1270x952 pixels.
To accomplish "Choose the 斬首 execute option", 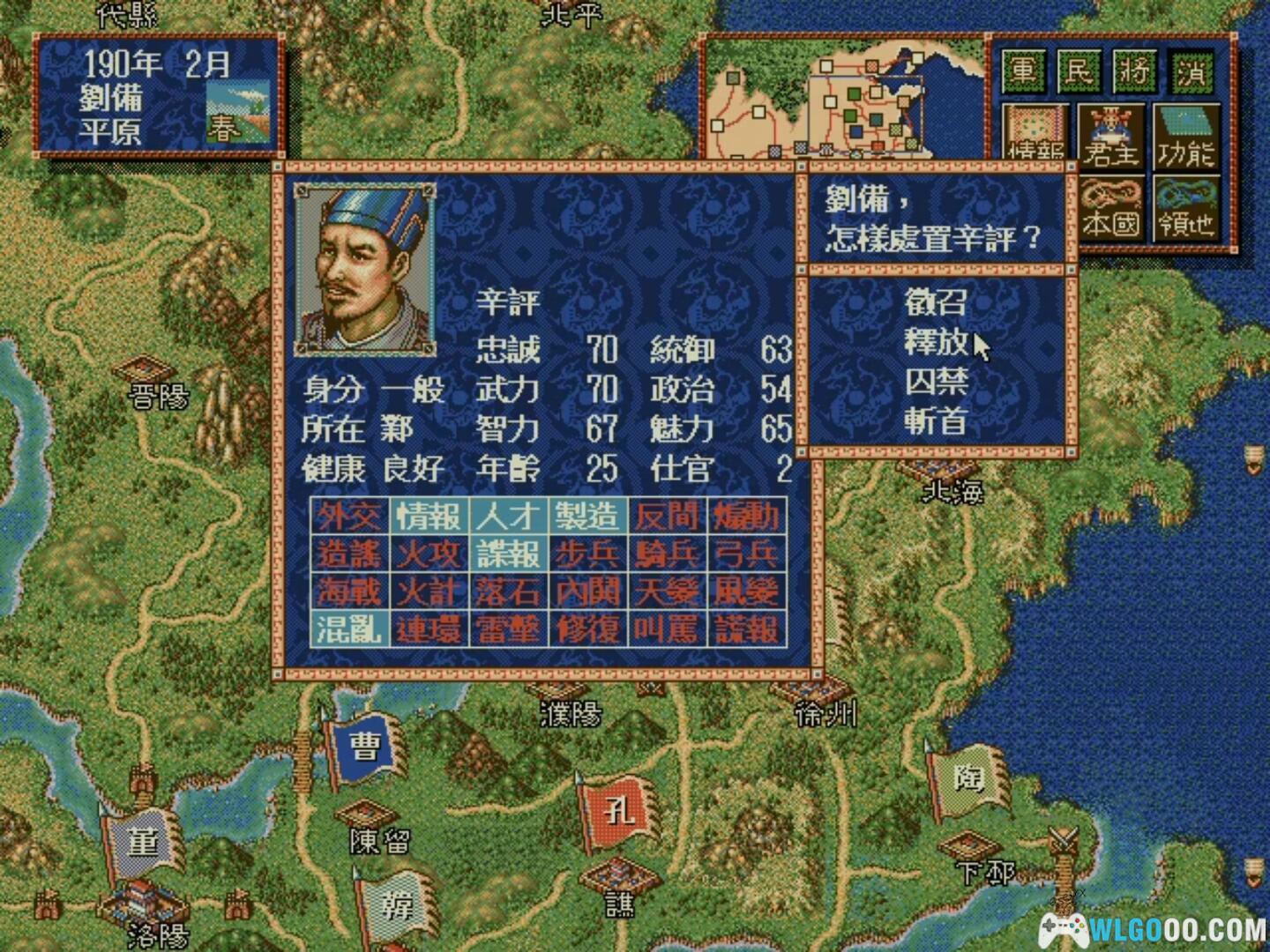I will (x=936, y=421).
